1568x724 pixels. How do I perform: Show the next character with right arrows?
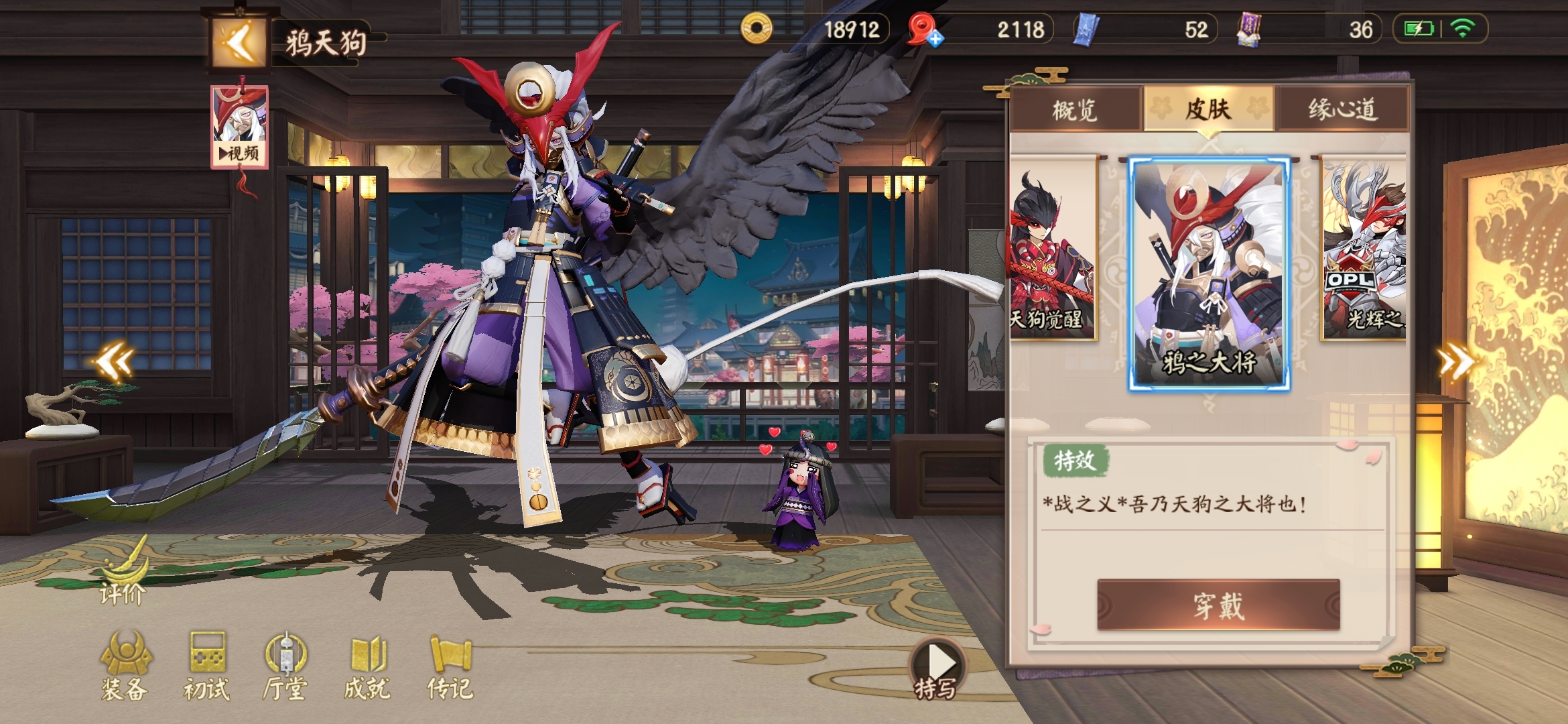[1457, 363]
